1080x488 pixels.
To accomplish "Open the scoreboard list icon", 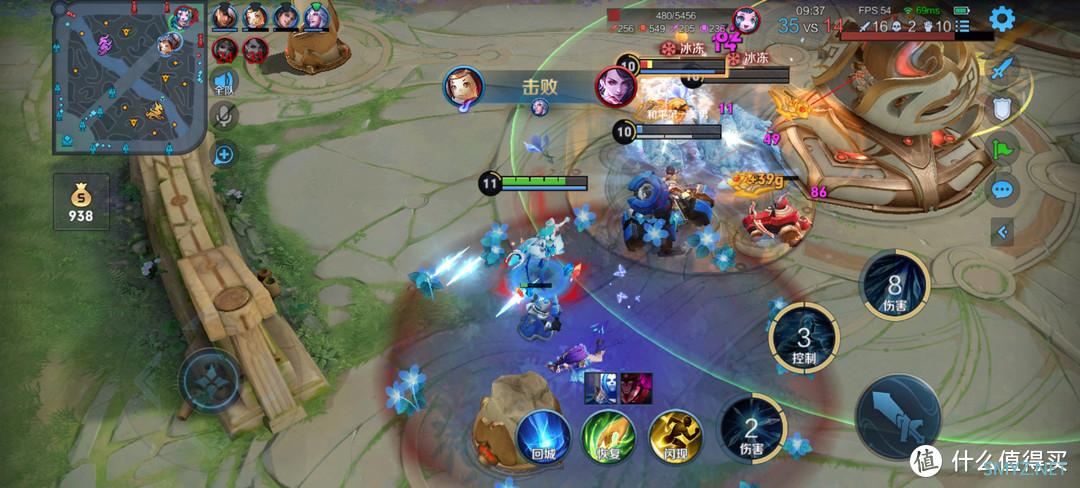I will (962, 26).
